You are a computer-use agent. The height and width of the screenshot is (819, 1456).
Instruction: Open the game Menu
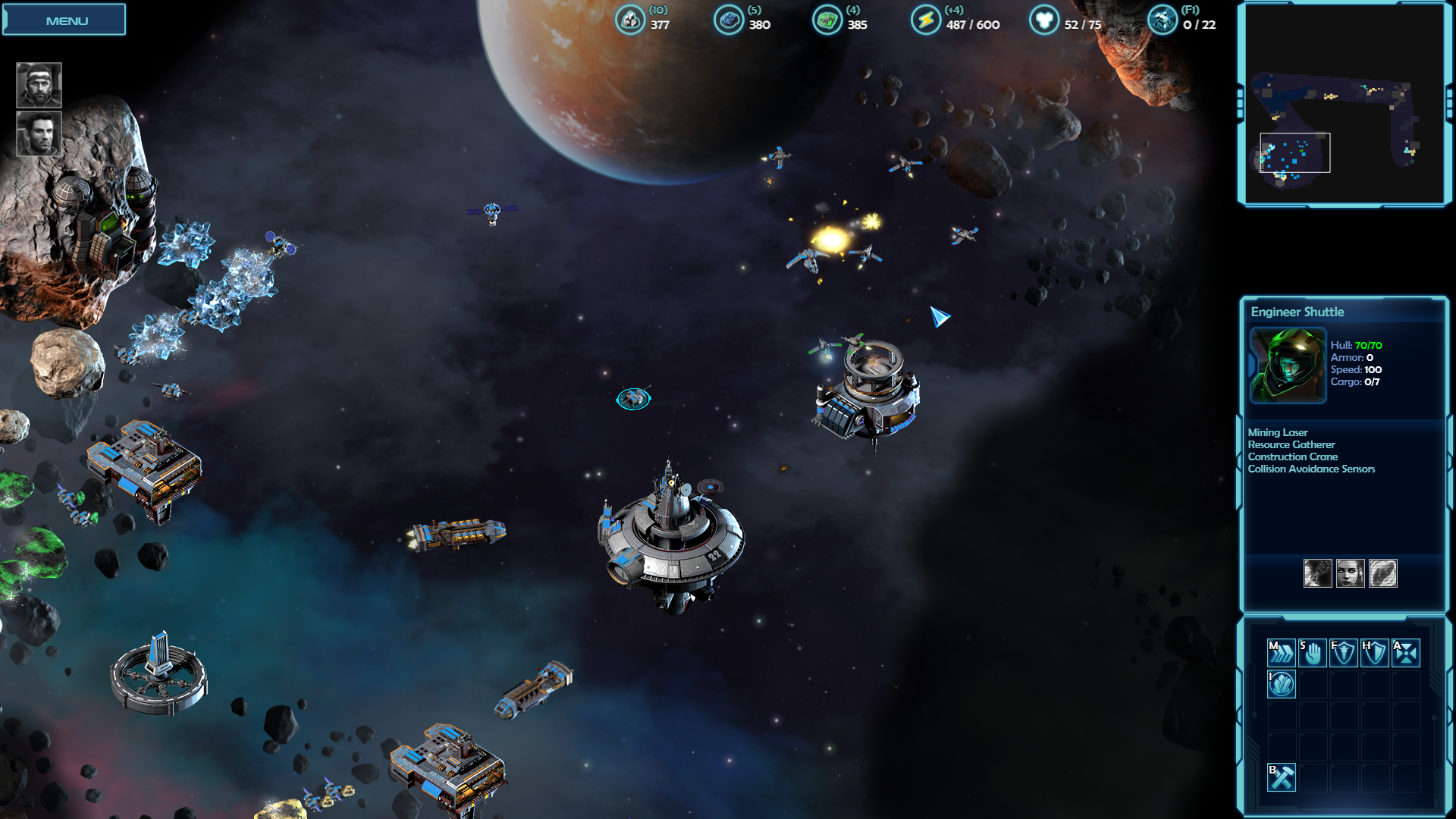[64, 20]
